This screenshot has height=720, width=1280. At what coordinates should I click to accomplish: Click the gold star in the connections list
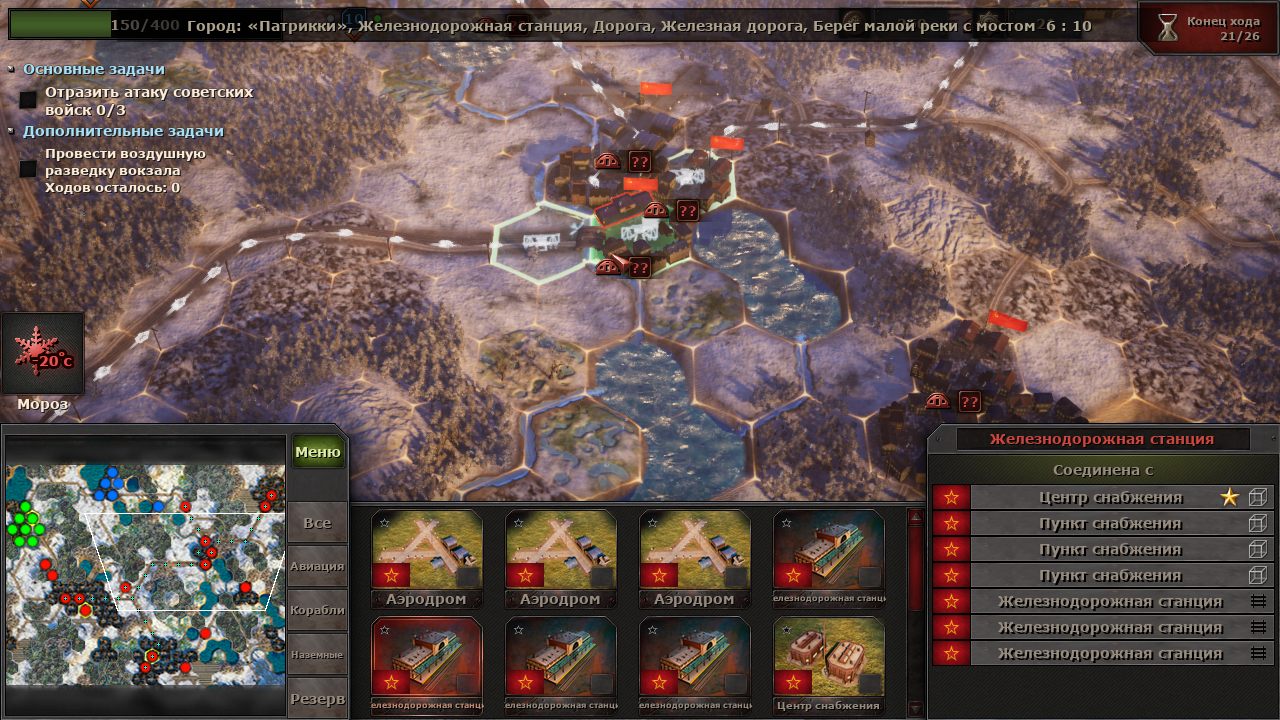(1229, 497)
